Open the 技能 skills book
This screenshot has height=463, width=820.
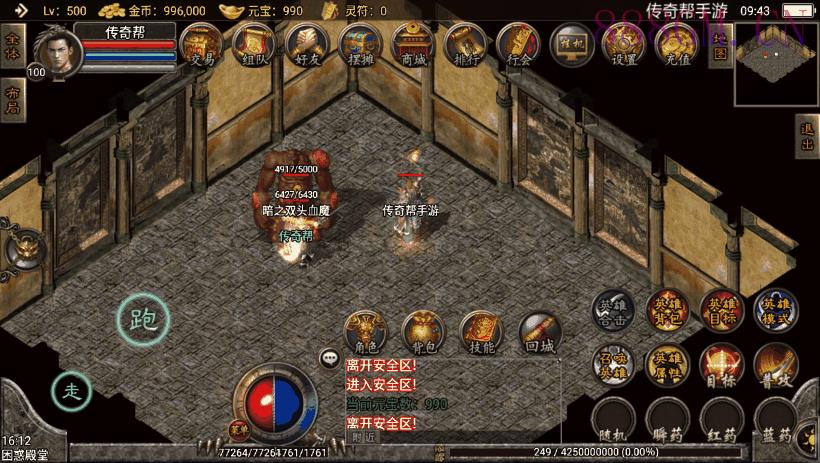pyautogui.click(x=481, y=333)
